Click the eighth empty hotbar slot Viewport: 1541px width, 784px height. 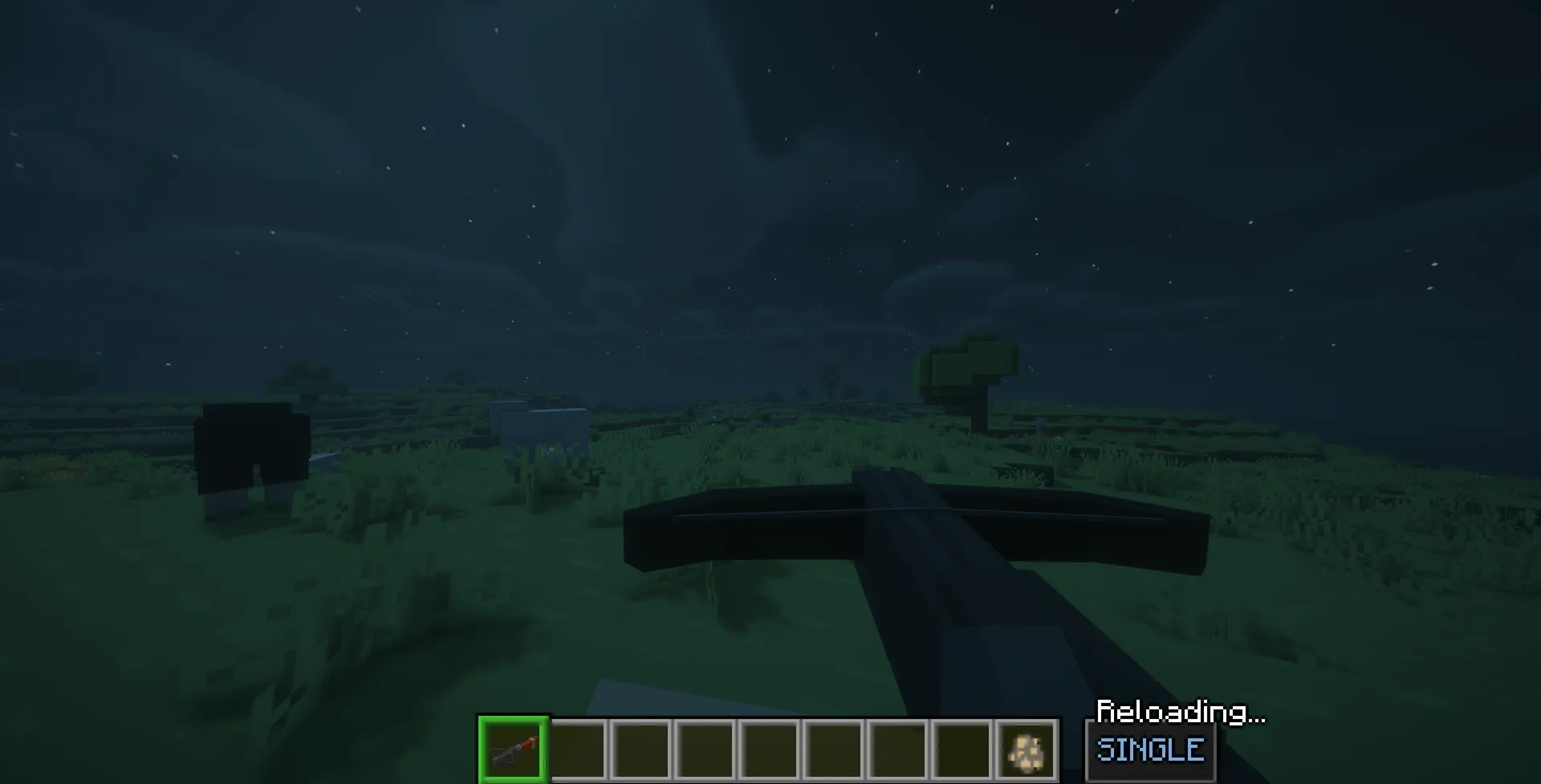960,749
